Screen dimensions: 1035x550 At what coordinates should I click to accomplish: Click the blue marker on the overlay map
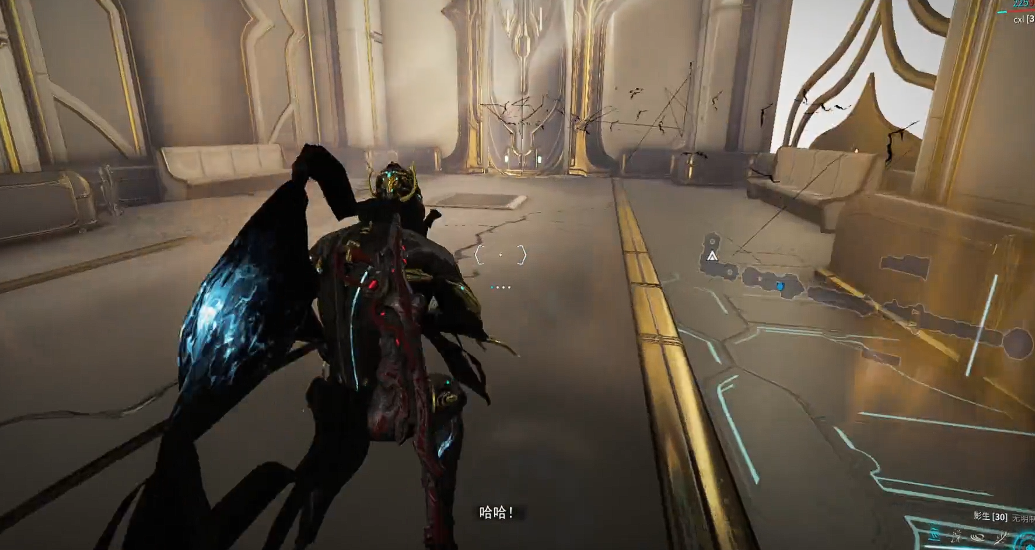(780, 286)
